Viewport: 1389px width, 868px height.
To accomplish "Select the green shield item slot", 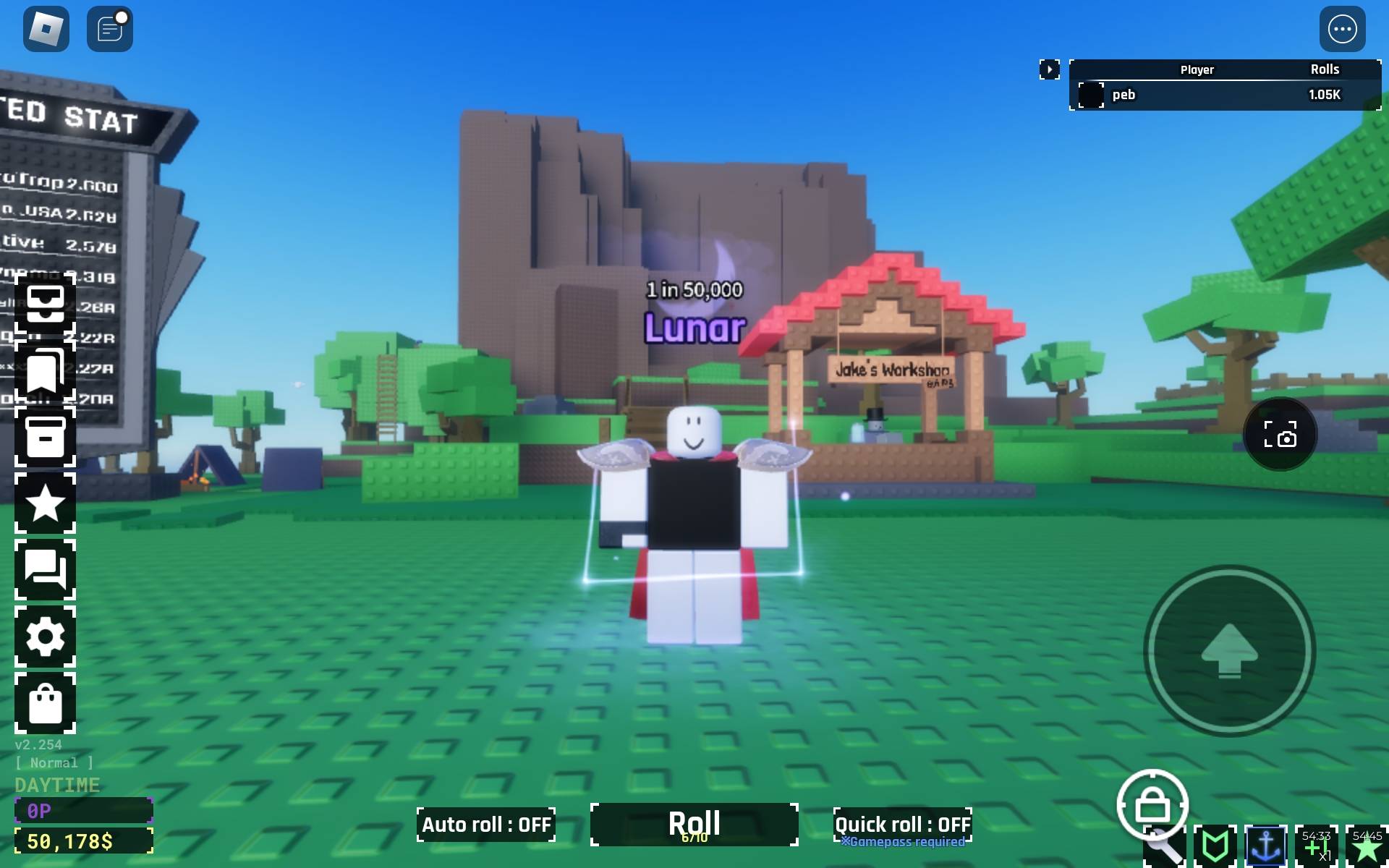I will (1215, 845).
